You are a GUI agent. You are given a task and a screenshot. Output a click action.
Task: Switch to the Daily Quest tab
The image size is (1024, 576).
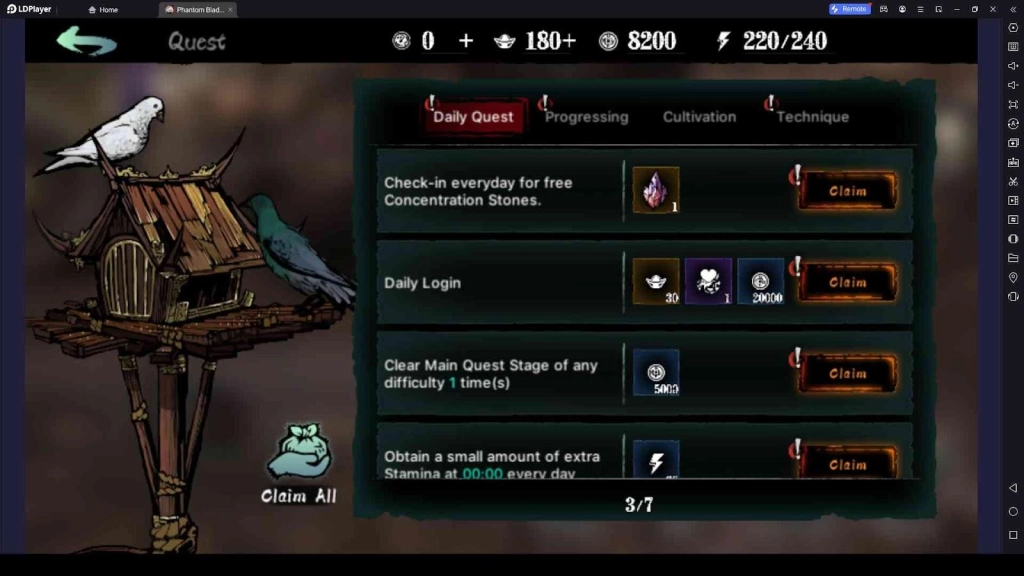(x=473, y=117)
